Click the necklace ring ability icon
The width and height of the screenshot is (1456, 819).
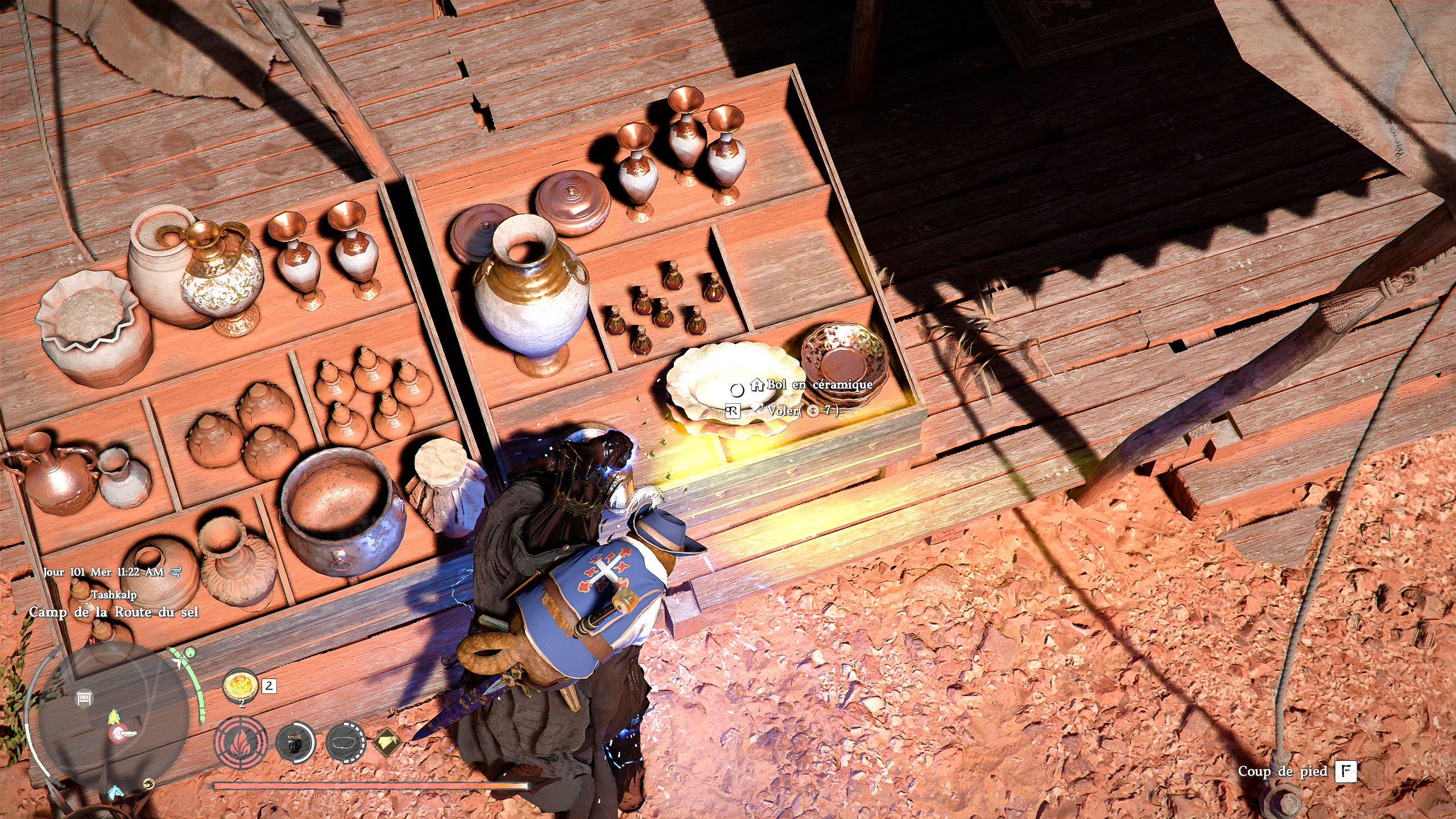pyautogui.click(x=345, y=742)
